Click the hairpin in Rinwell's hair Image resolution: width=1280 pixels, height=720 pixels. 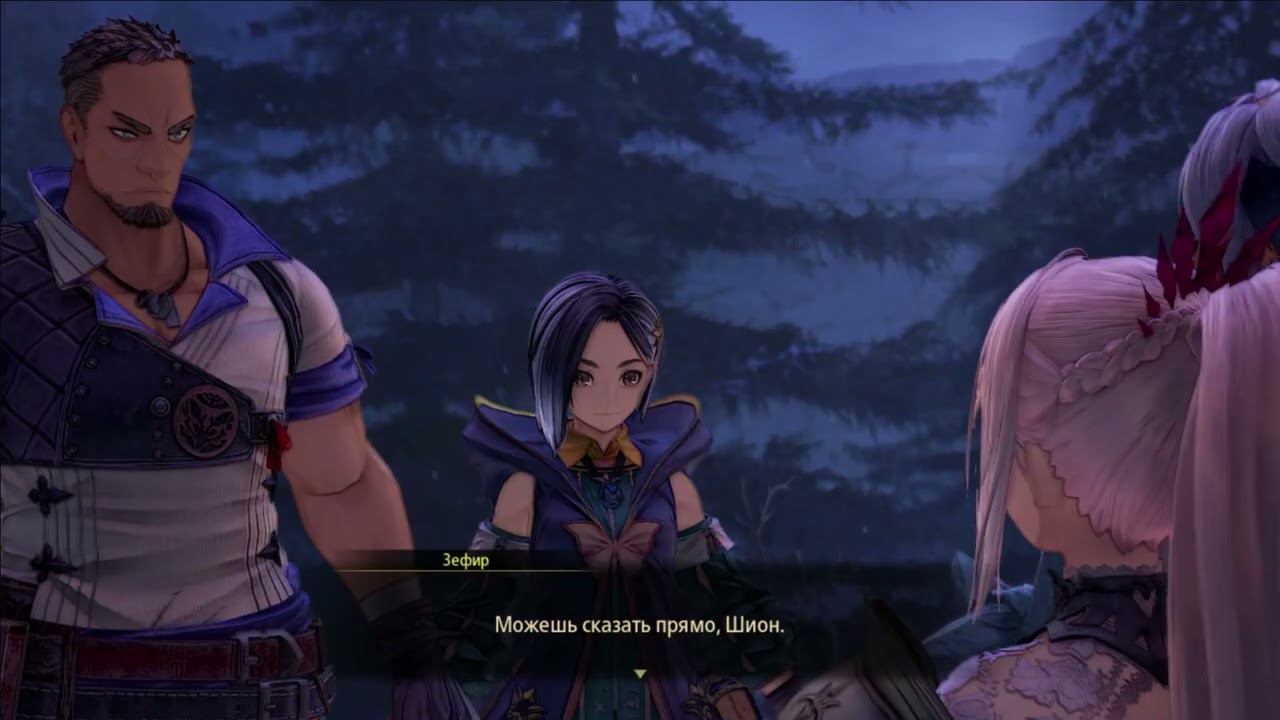click(x=655, y=328)
